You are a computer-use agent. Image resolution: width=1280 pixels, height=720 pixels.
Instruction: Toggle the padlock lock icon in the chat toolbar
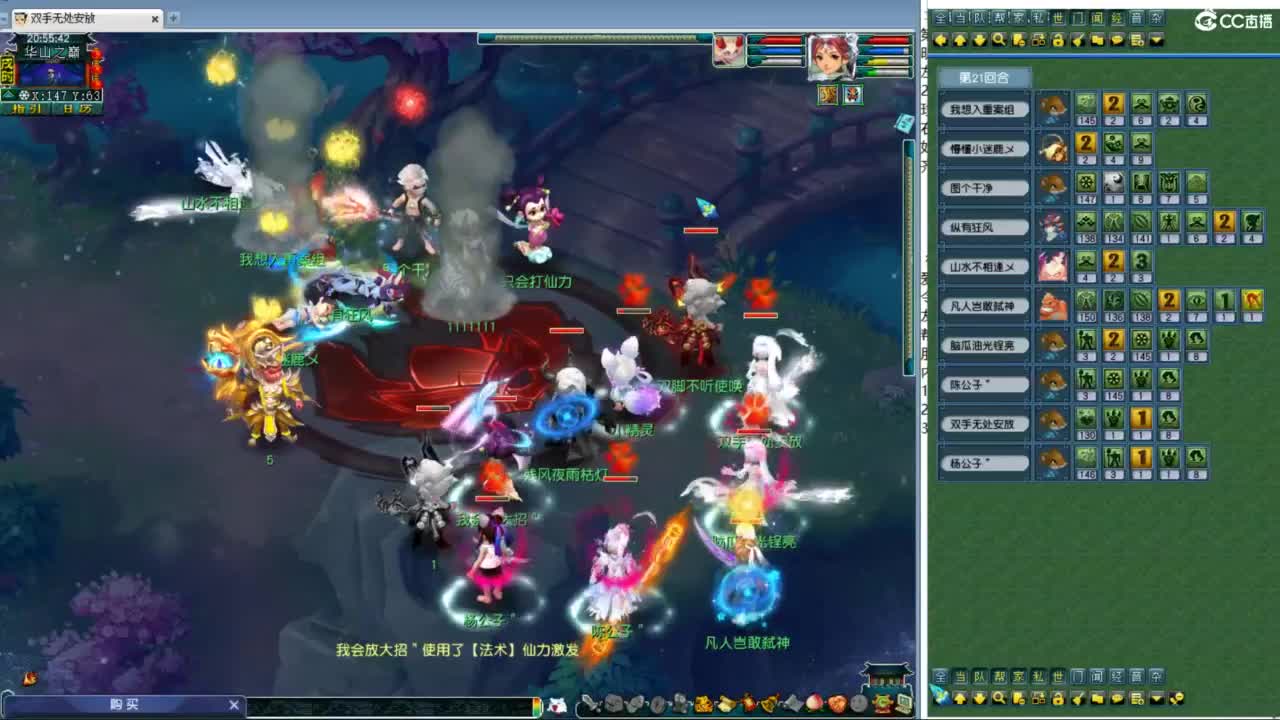coord(1060,41)
